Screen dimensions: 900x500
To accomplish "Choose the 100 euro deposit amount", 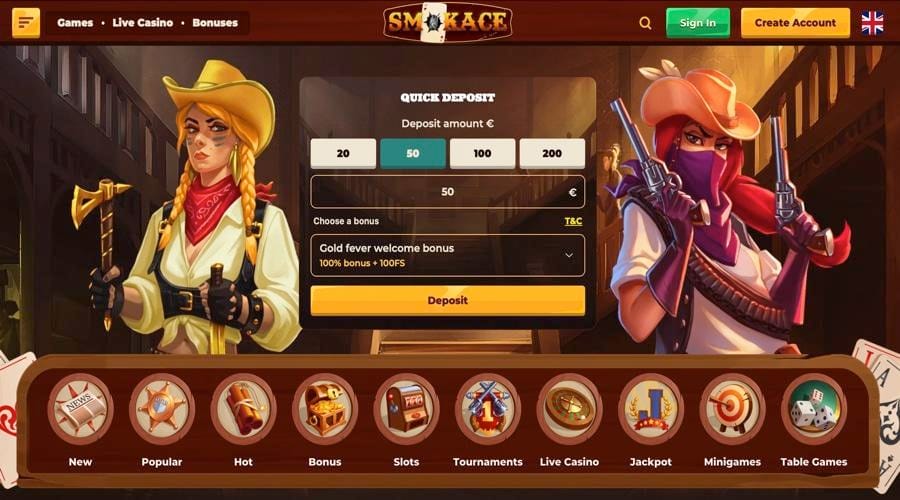I will point(482,153).
